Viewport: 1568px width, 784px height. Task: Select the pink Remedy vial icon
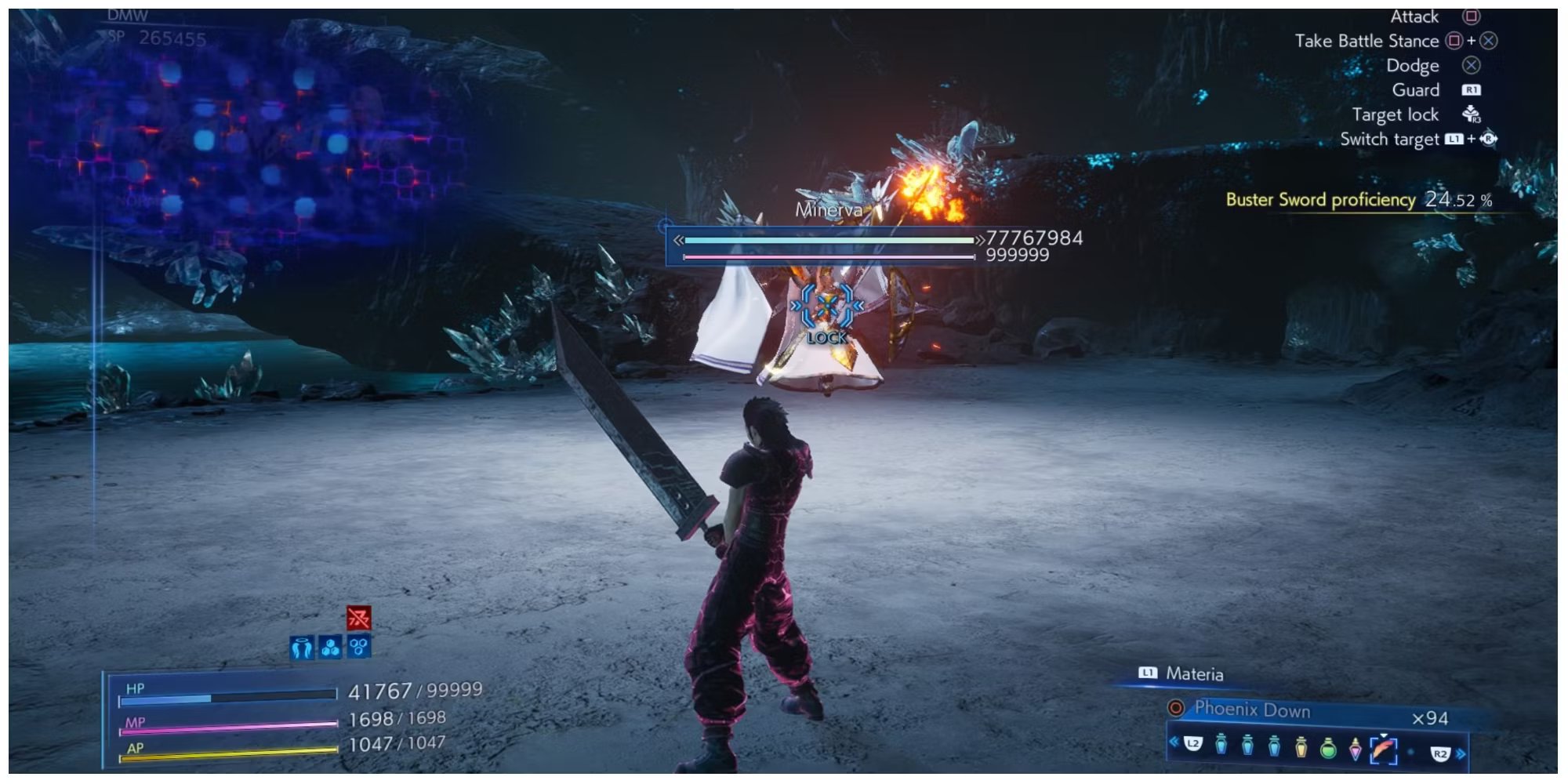point(1356,747)
